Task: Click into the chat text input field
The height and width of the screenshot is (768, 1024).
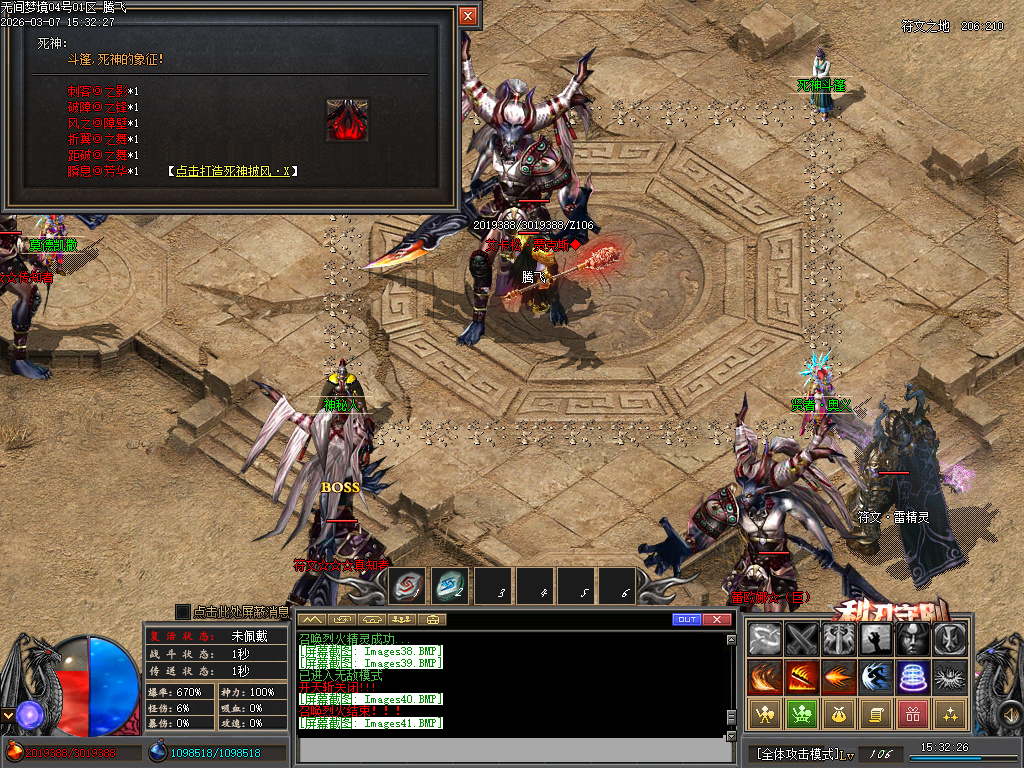Action: [x=510, y=749]
